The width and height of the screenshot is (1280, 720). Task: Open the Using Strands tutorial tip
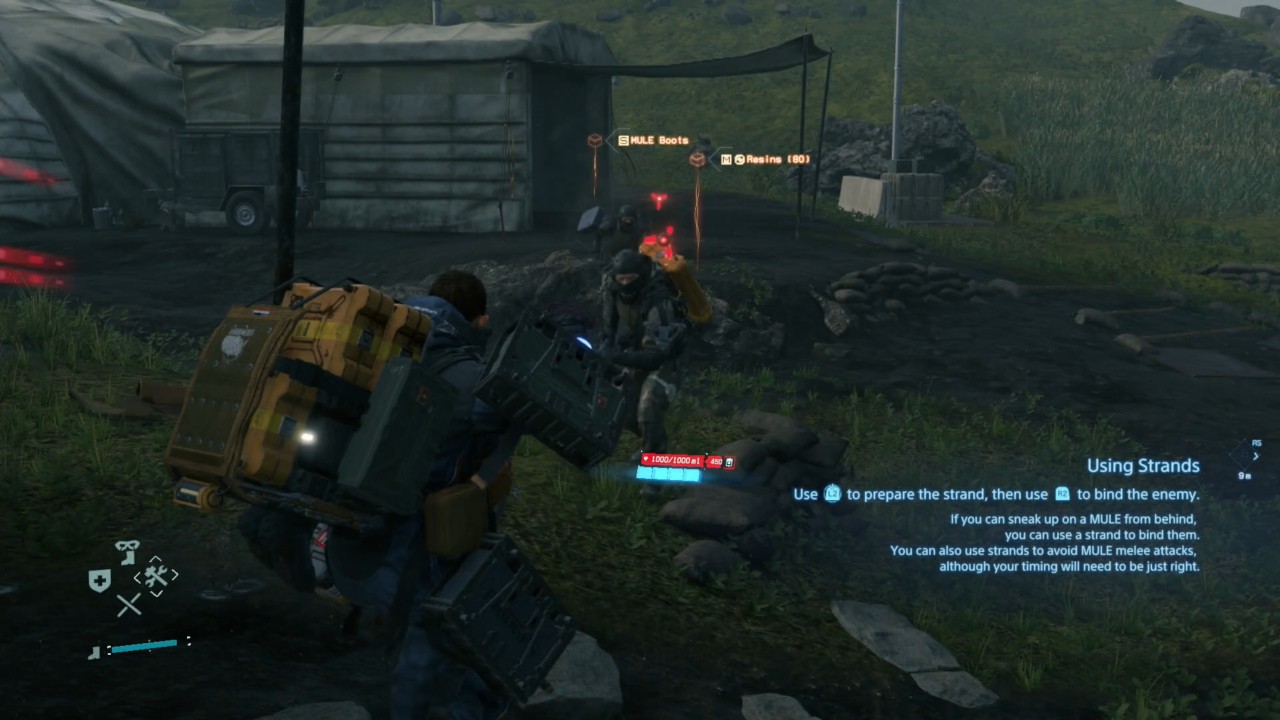click(1143, 466)
